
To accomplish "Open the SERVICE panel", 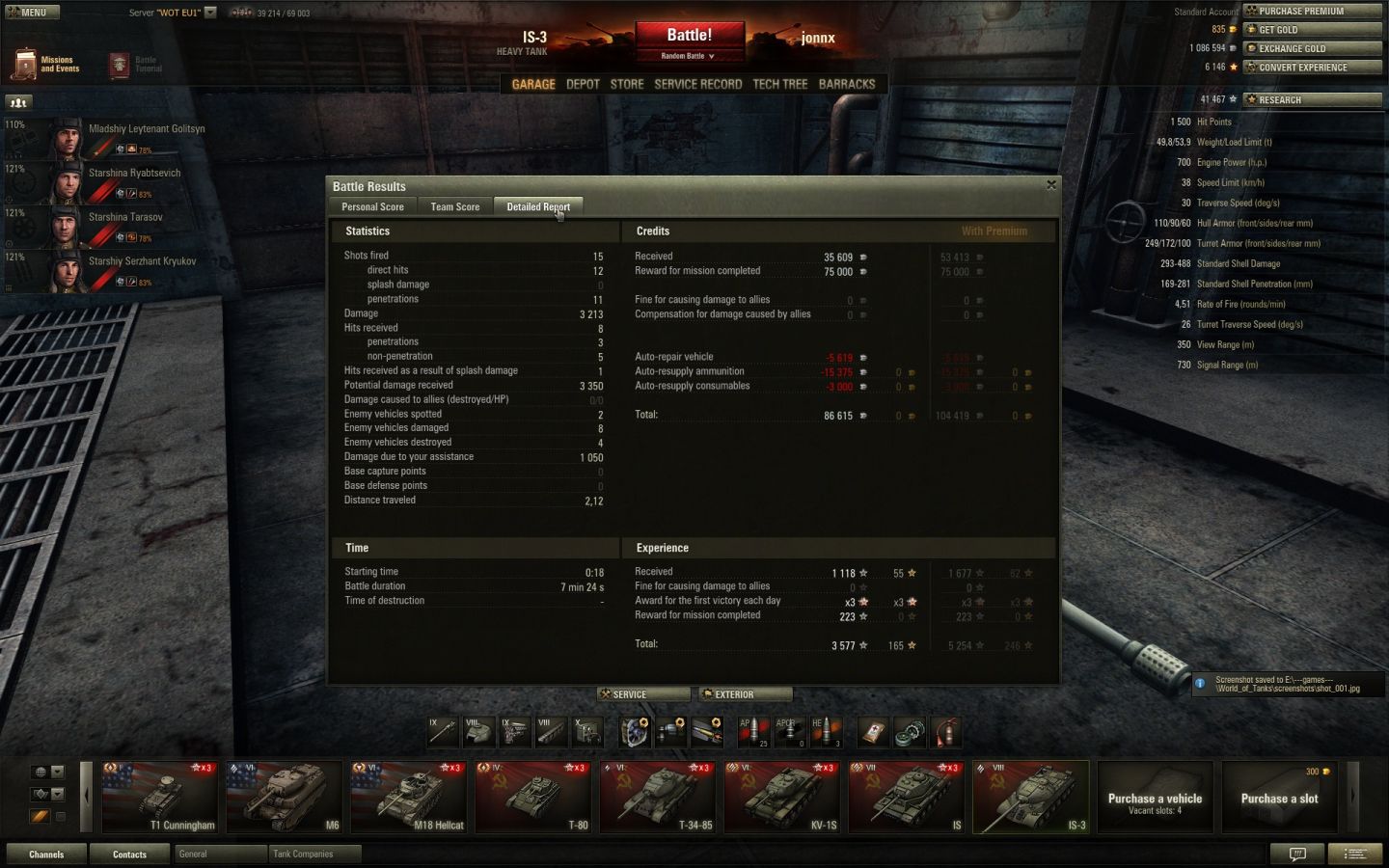I will 643,694.
